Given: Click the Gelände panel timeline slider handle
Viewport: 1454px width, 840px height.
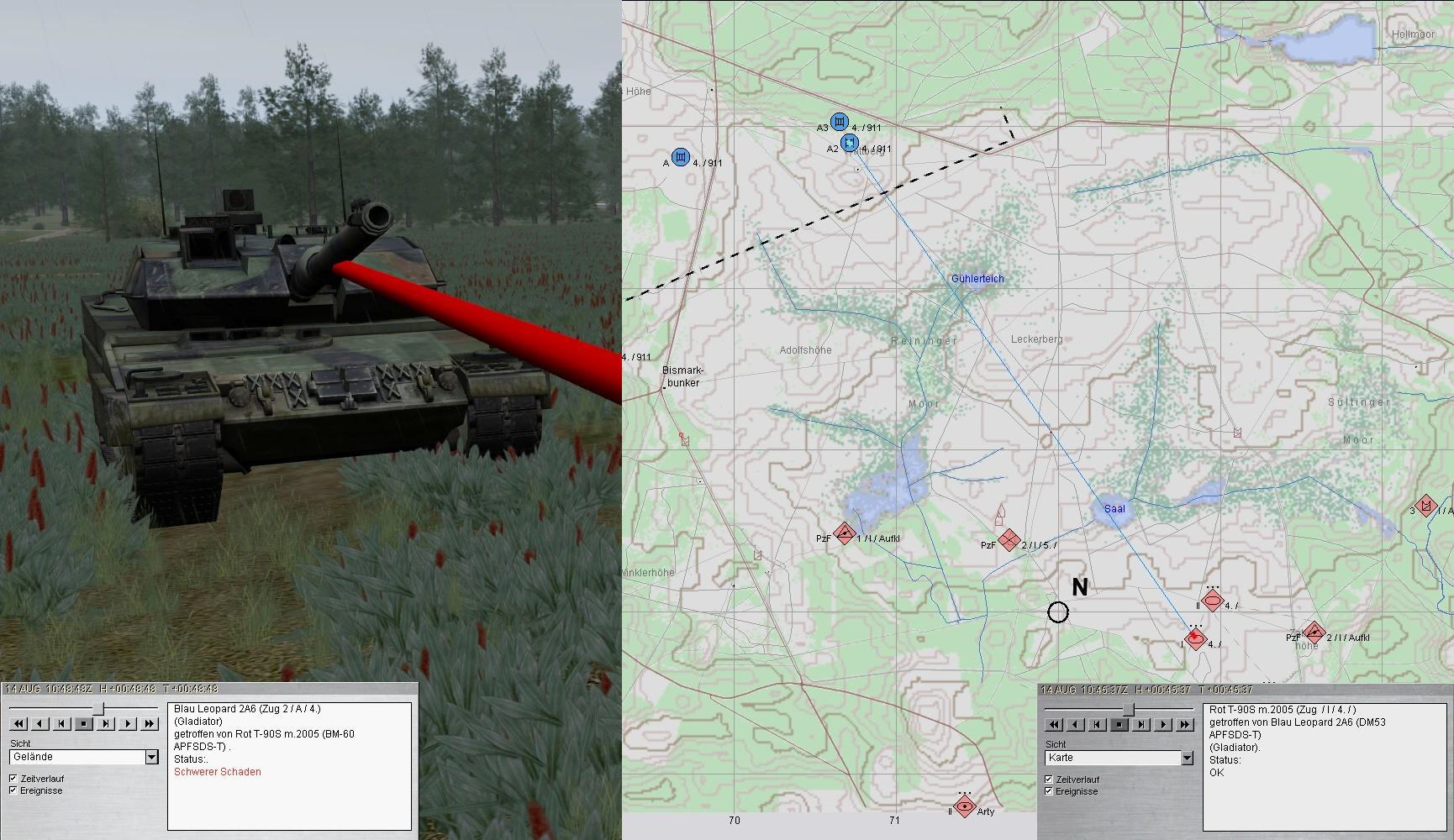Looking at the screenshot, I should (99, 708).
